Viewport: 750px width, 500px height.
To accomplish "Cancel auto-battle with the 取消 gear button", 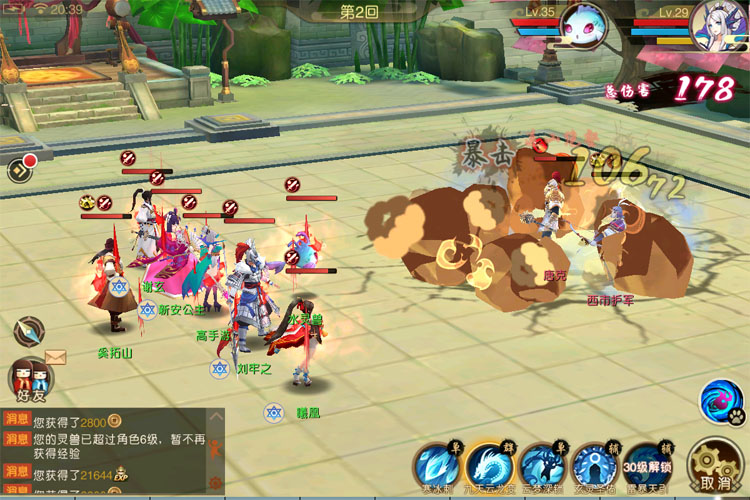I will tap(715, 466).
